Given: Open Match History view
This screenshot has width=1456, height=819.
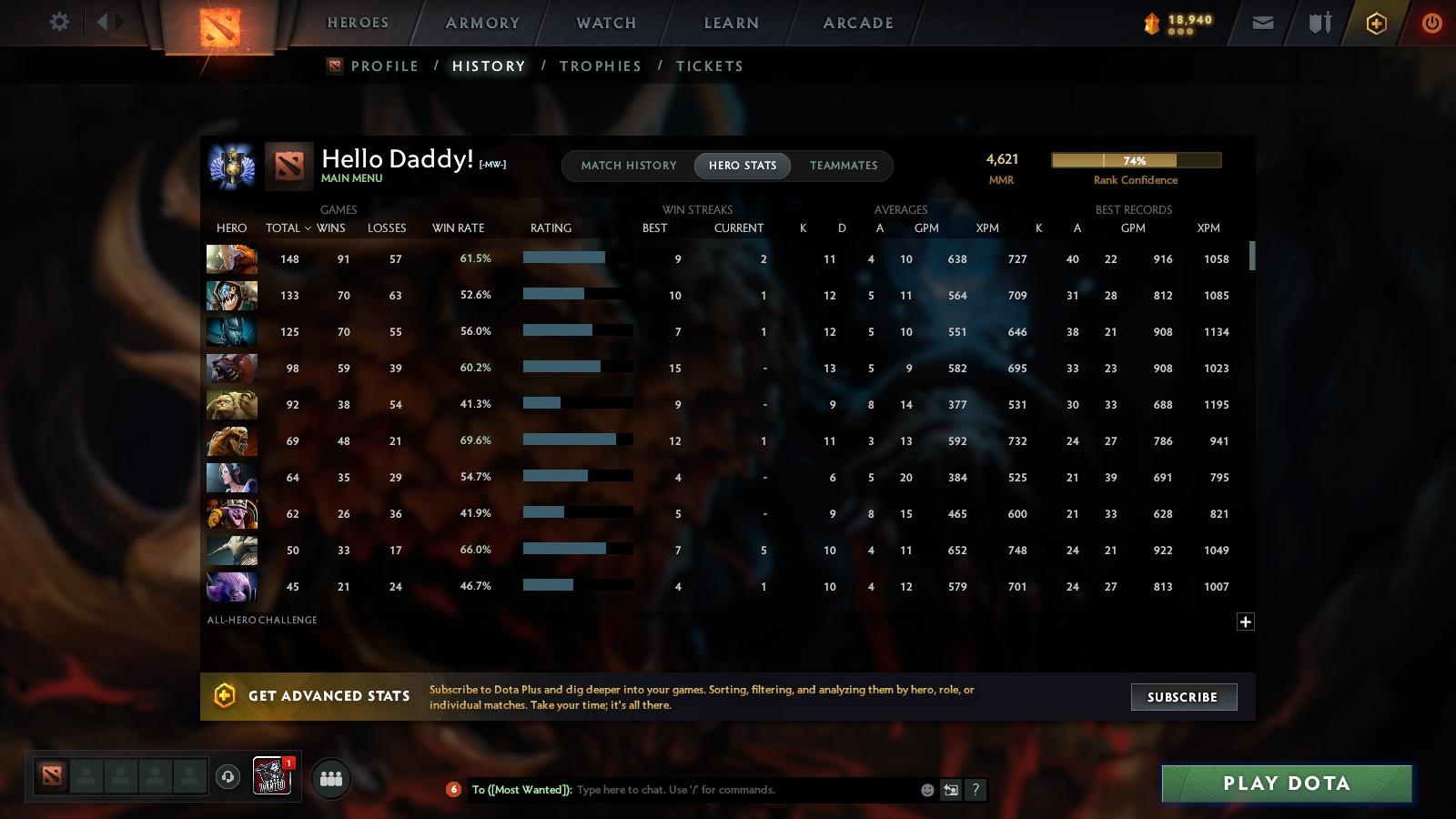Looking at the screenshot, I should pyautogui.click(x=629, y=166).
